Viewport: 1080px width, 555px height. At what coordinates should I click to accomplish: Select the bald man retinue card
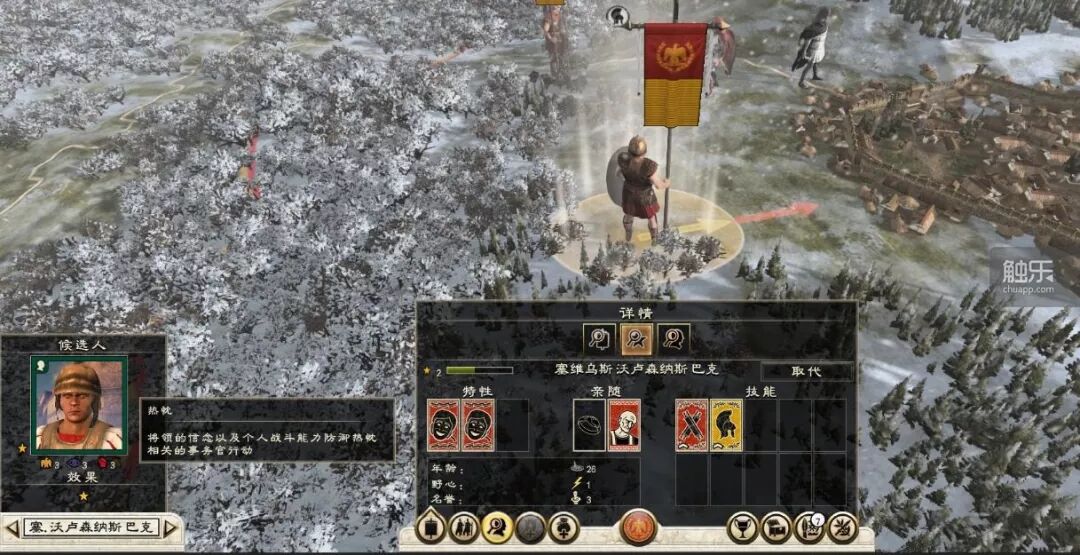[x=624, y=425]
